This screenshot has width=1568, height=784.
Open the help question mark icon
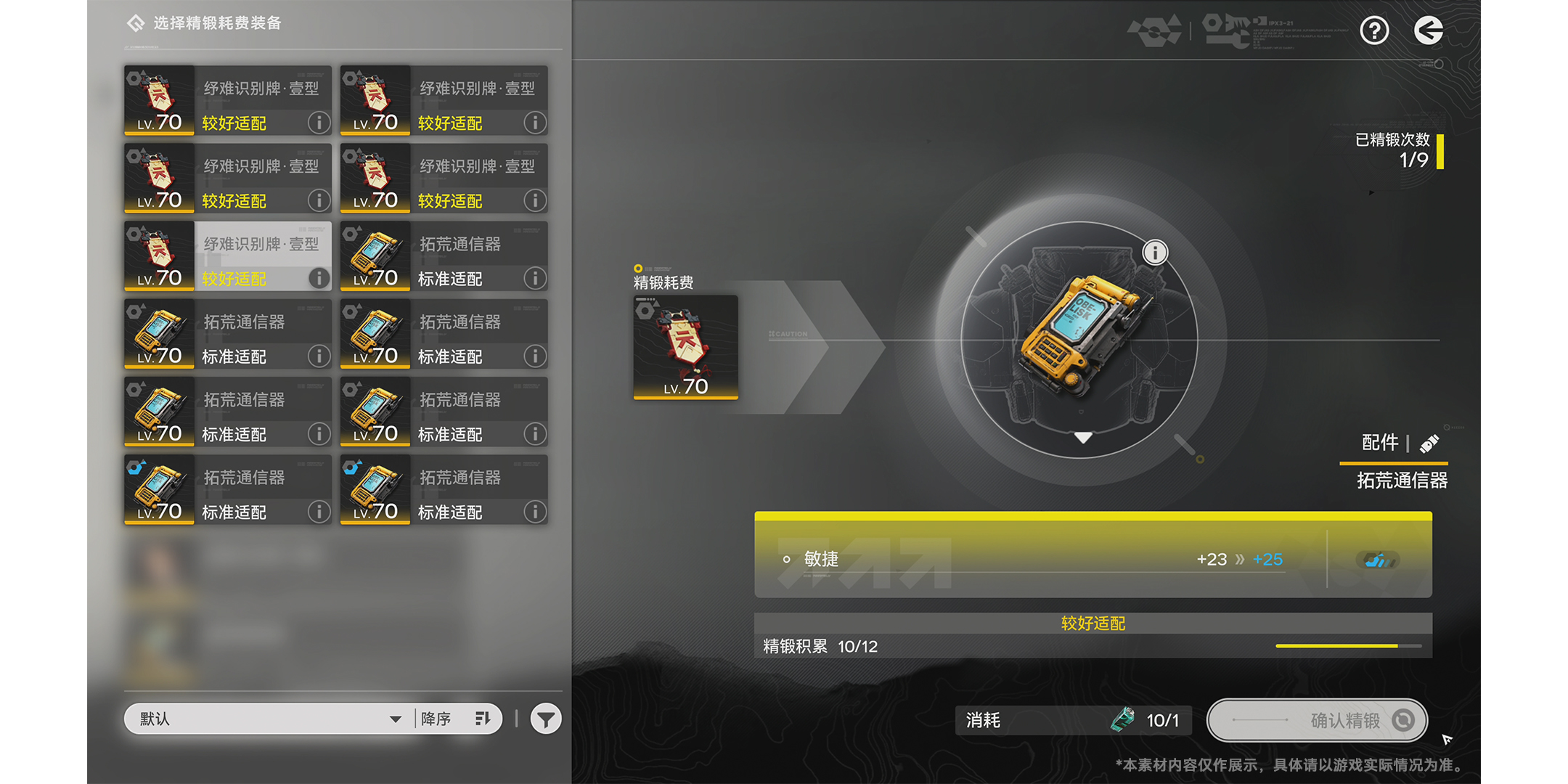[x=1374, y=30]
